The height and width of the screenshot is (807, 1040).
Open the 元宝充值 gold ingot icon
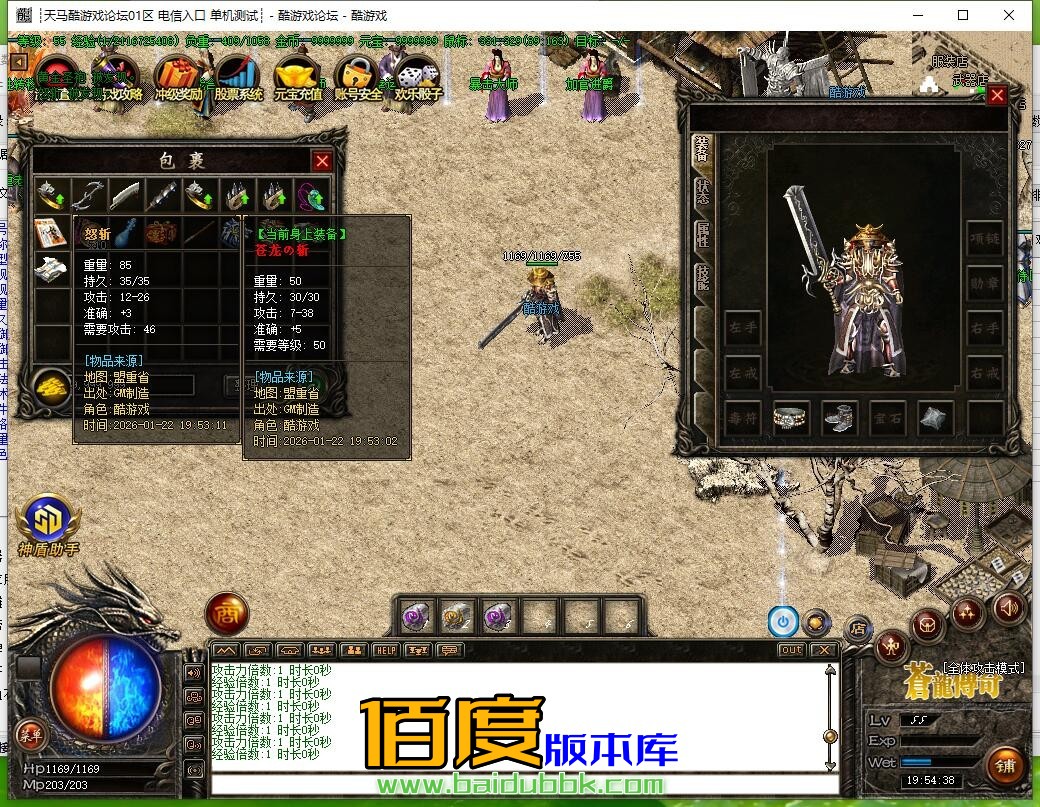click(x=297, y=76)
